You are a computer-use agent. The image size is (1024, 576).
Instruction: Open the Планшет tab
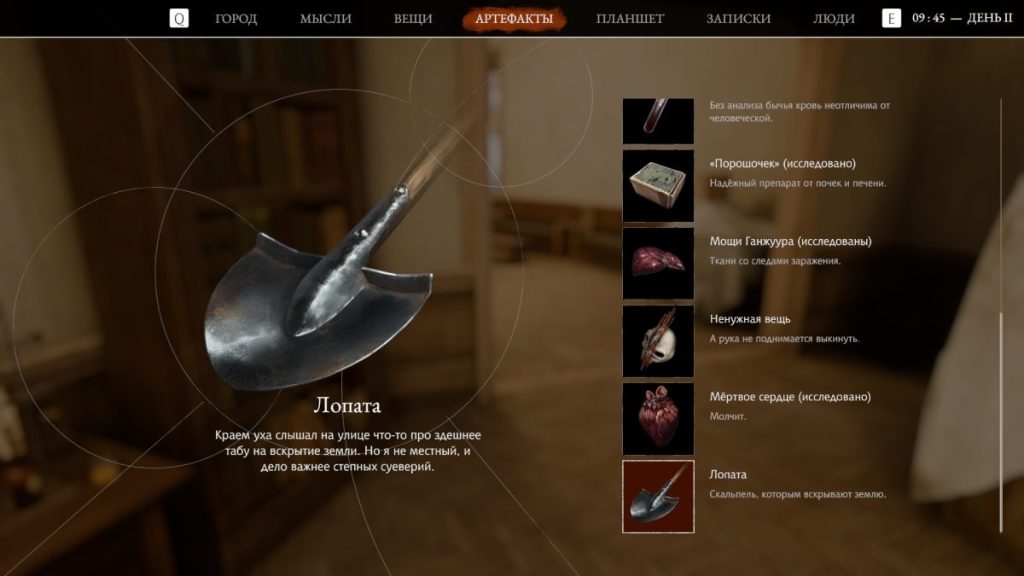tap(630, 18)
